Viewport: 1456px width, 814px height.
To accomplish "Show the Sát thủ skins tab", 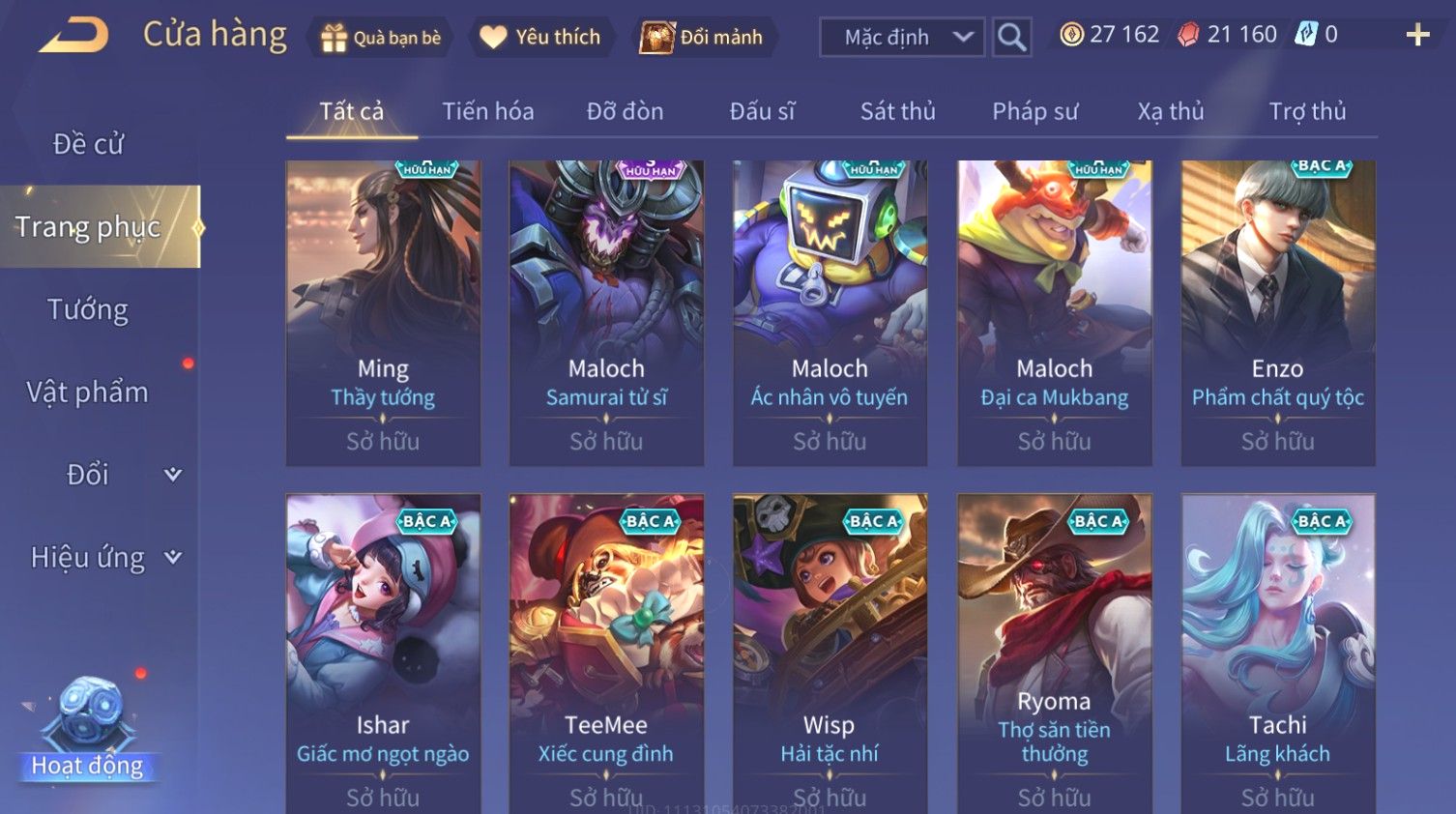I will pos(897,112).
